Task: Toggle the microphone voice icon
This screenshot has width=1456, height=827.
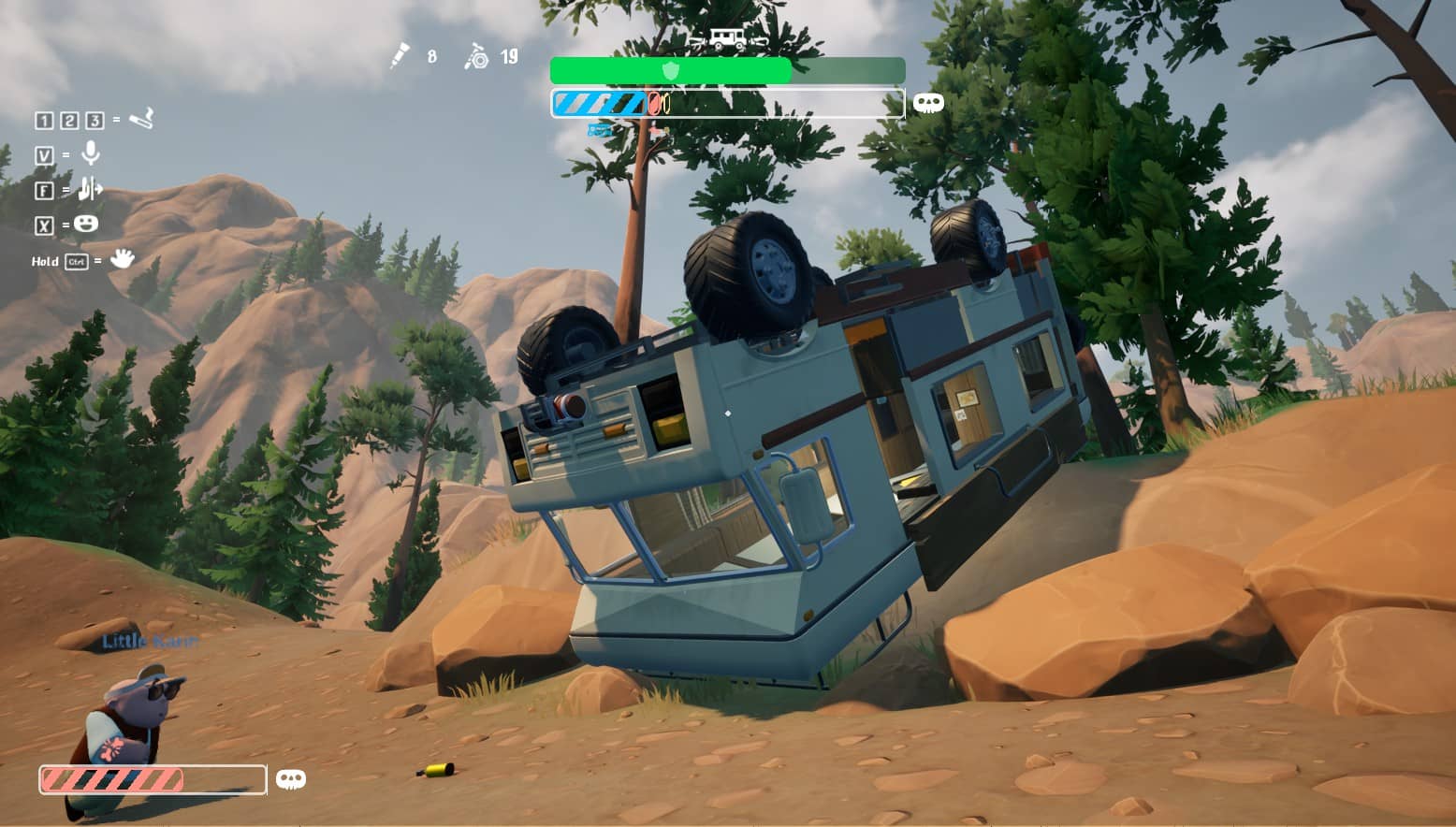Action: coord(91,153)
